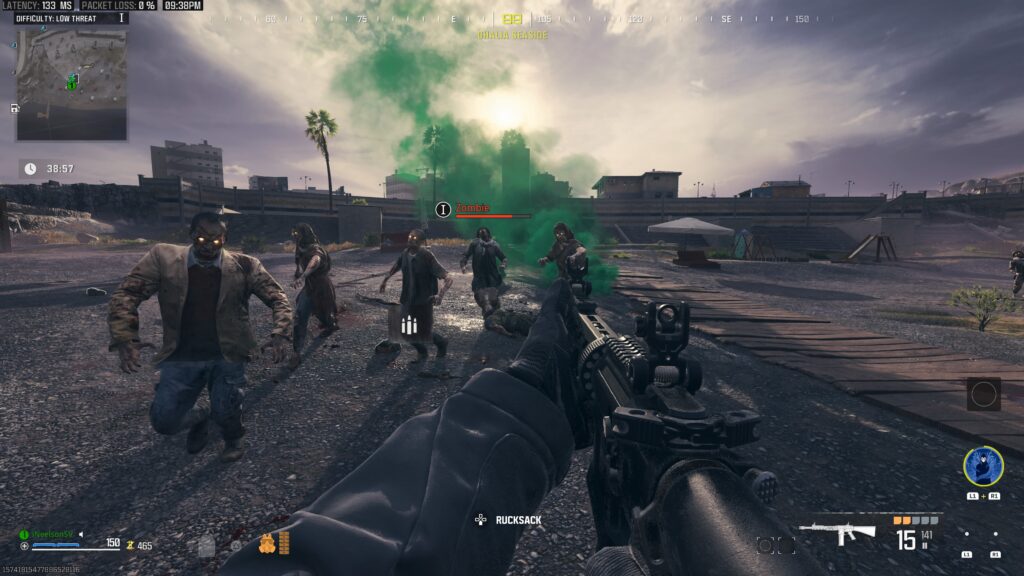The image size is (1024, 576).
Task: Select the assault rifle weapon icon
Action: 840,534
